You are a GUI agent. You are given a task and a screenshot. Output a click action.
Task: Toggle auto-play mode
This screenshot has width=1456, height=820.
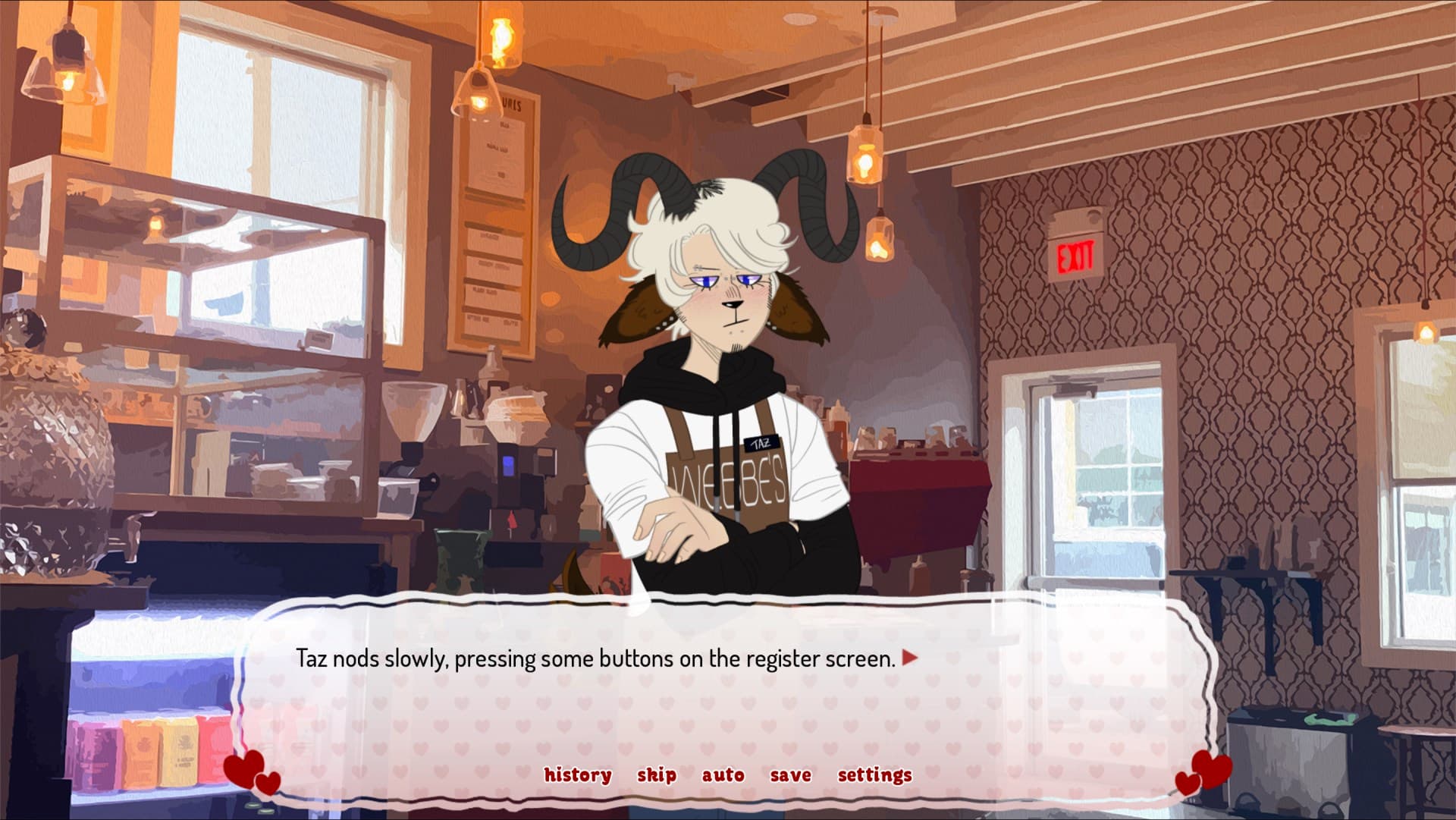click(x=721, y=775)
